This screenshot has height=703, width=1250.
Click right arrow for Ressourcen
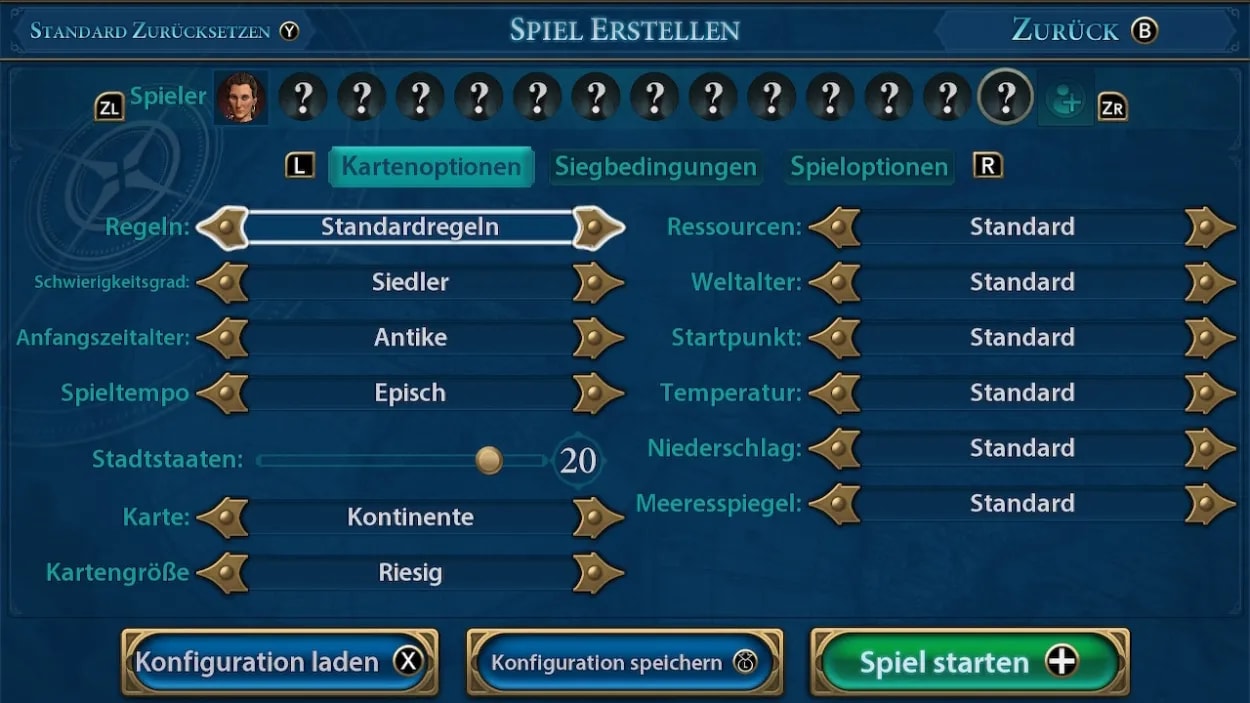coord(1209,227)
